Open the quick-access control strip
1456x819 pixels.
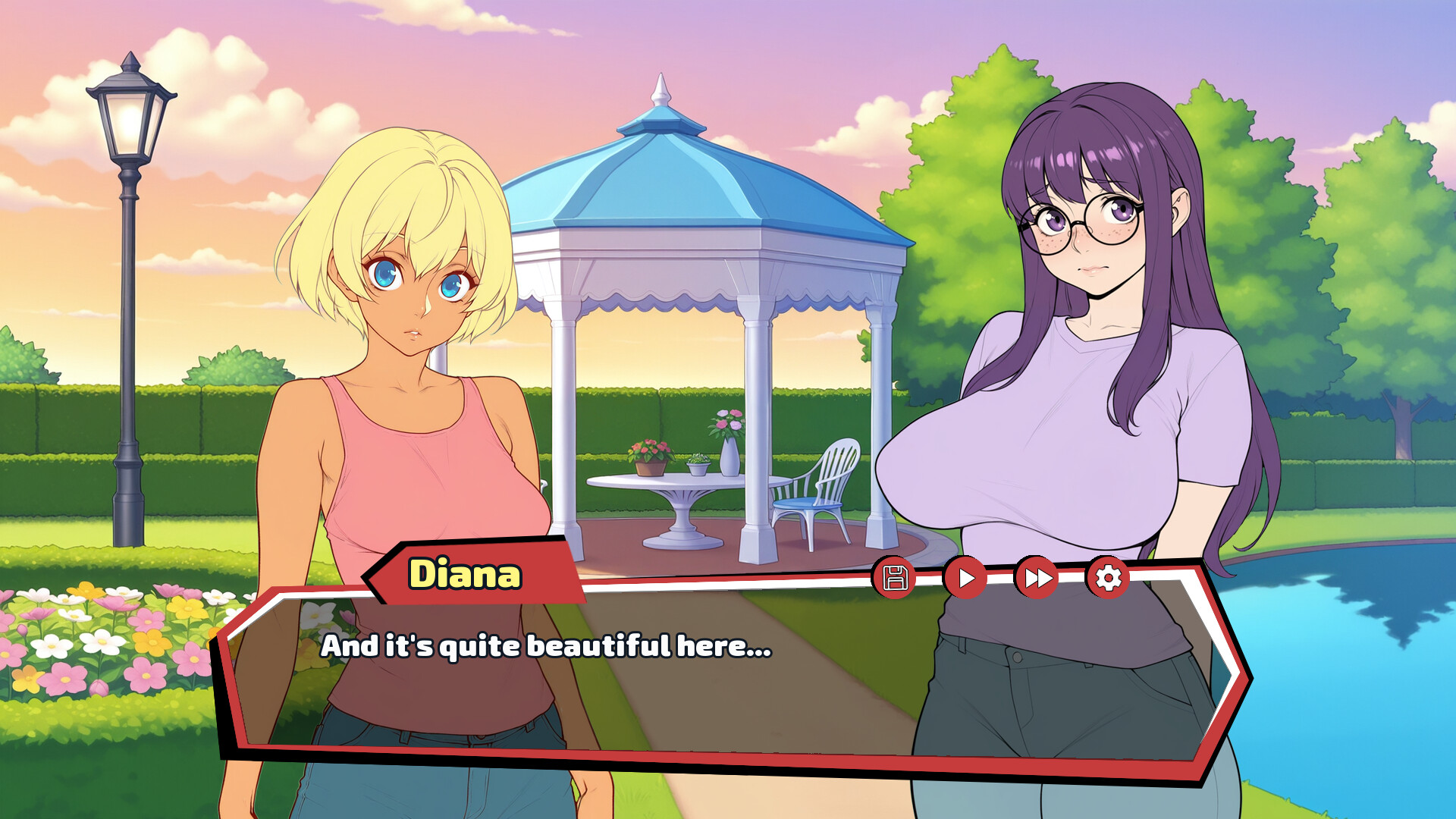[x=1001, y=578]
